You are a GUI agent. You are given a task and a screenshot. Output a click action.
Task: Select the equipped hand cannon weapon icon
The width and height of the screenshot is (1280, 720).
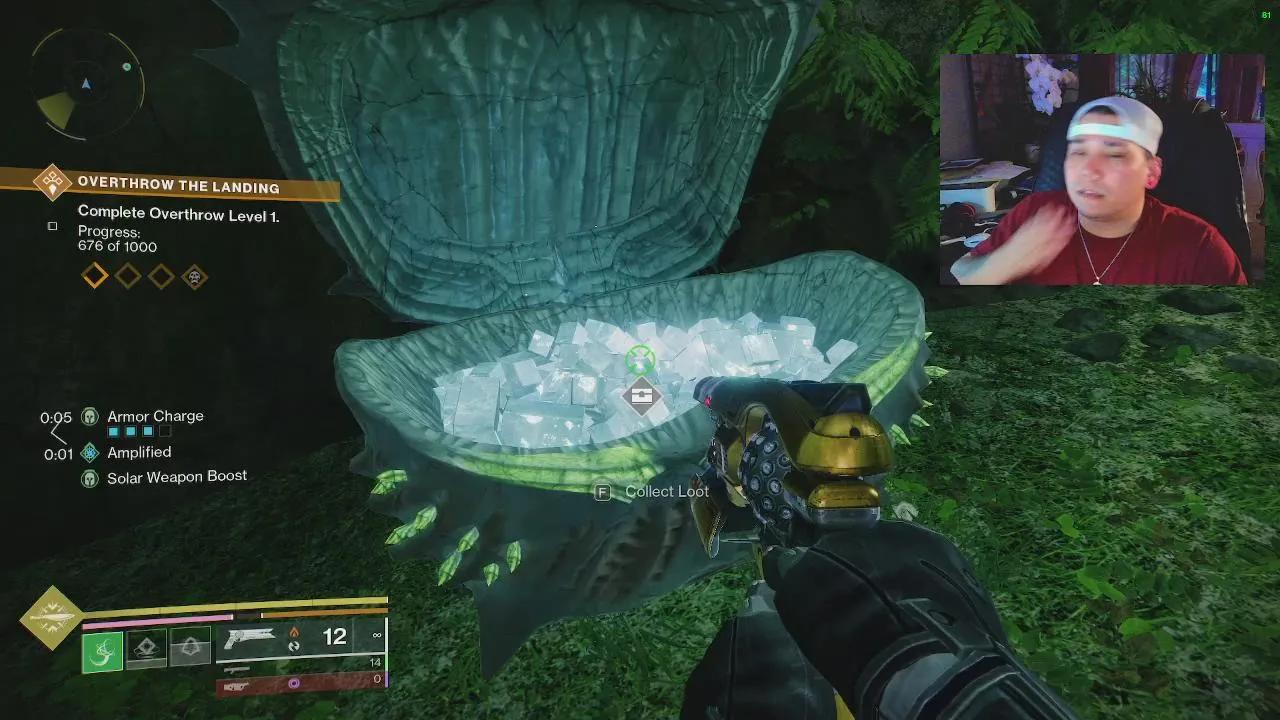click(250, 639)
